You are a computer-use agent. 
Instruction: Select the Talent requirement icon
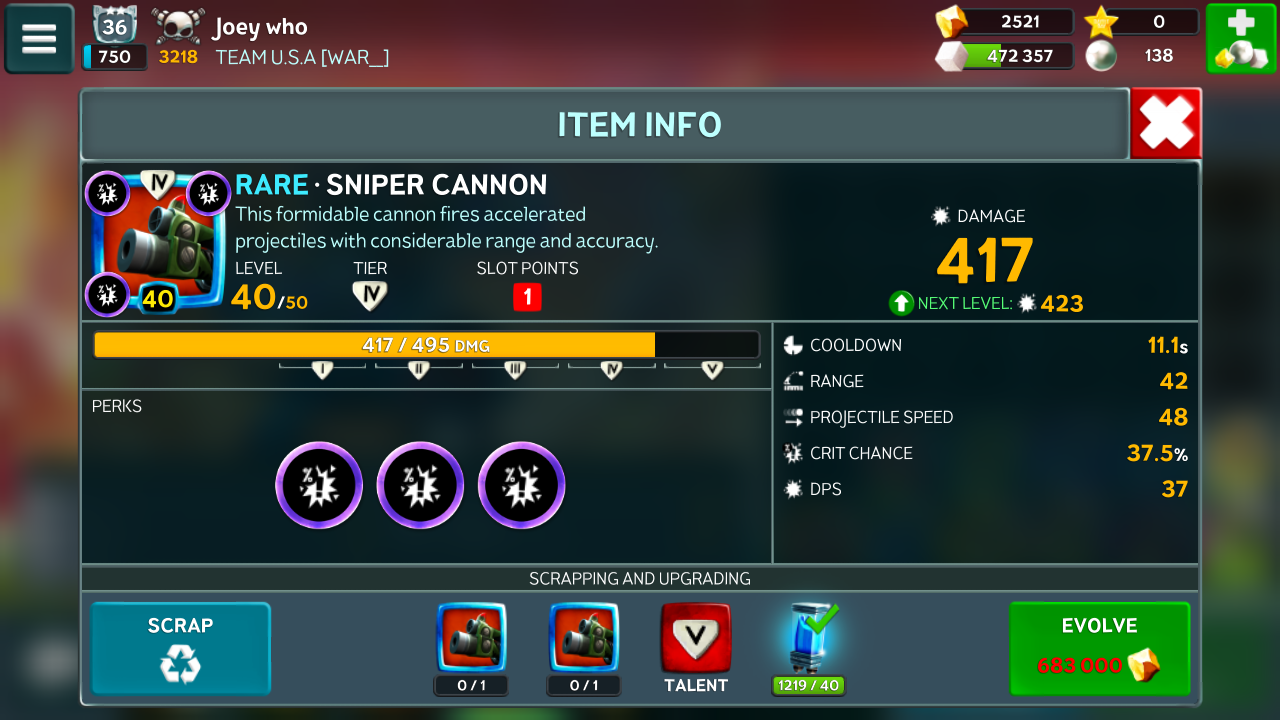point(696,638)
